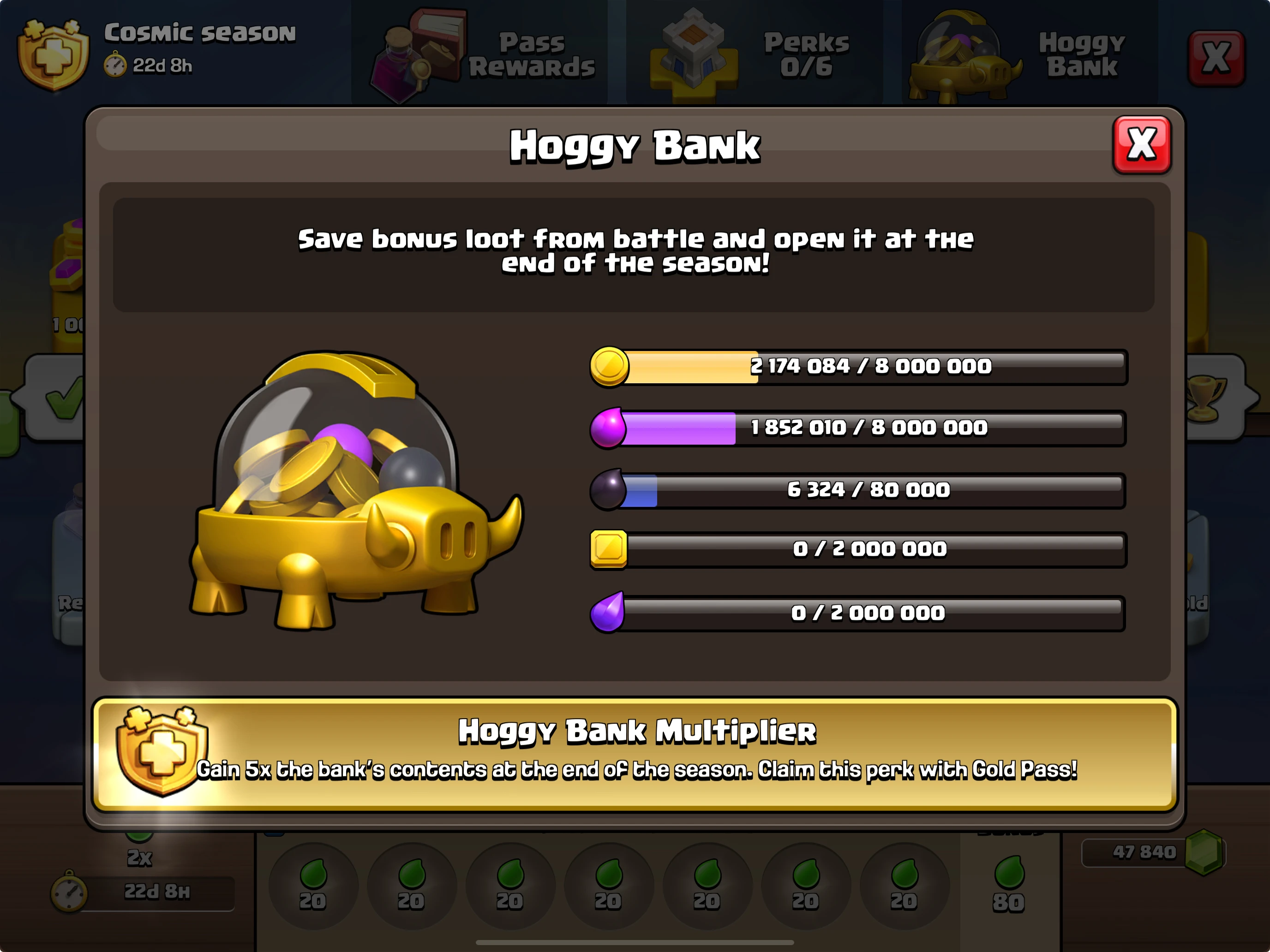Click the square gold storage icon on fourth bar
The width and height of the screenshot is (1270, 952).
(607, 550)
